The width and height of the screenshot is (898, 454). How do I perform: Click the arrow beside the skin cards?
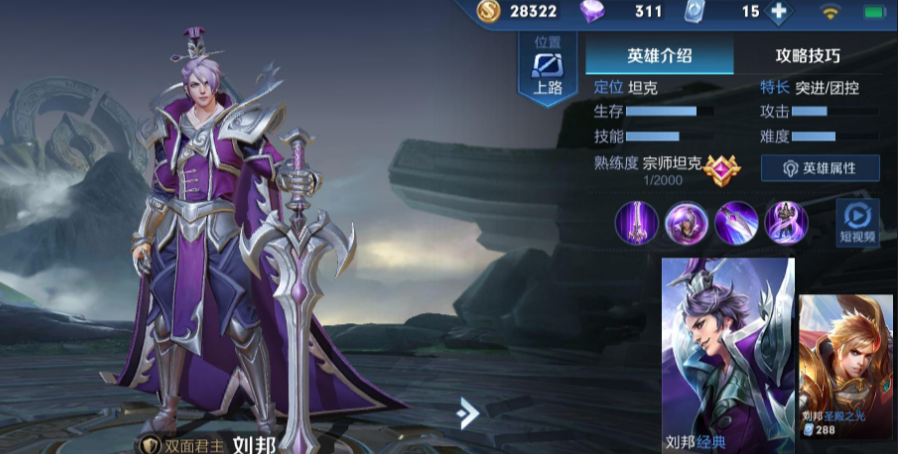467,412
